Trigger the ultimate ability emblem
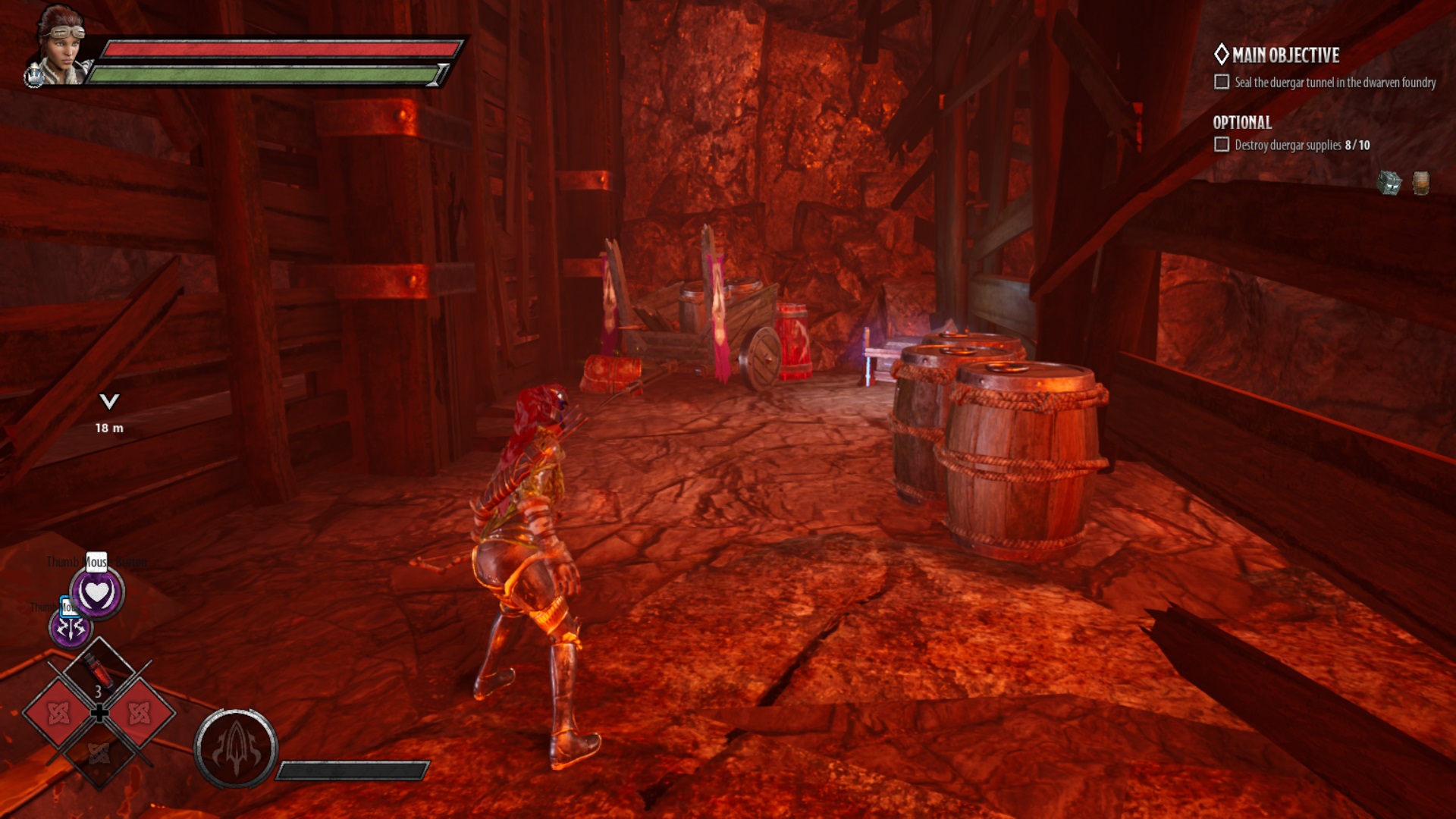 pyautogui.click(x=236, y=748)
